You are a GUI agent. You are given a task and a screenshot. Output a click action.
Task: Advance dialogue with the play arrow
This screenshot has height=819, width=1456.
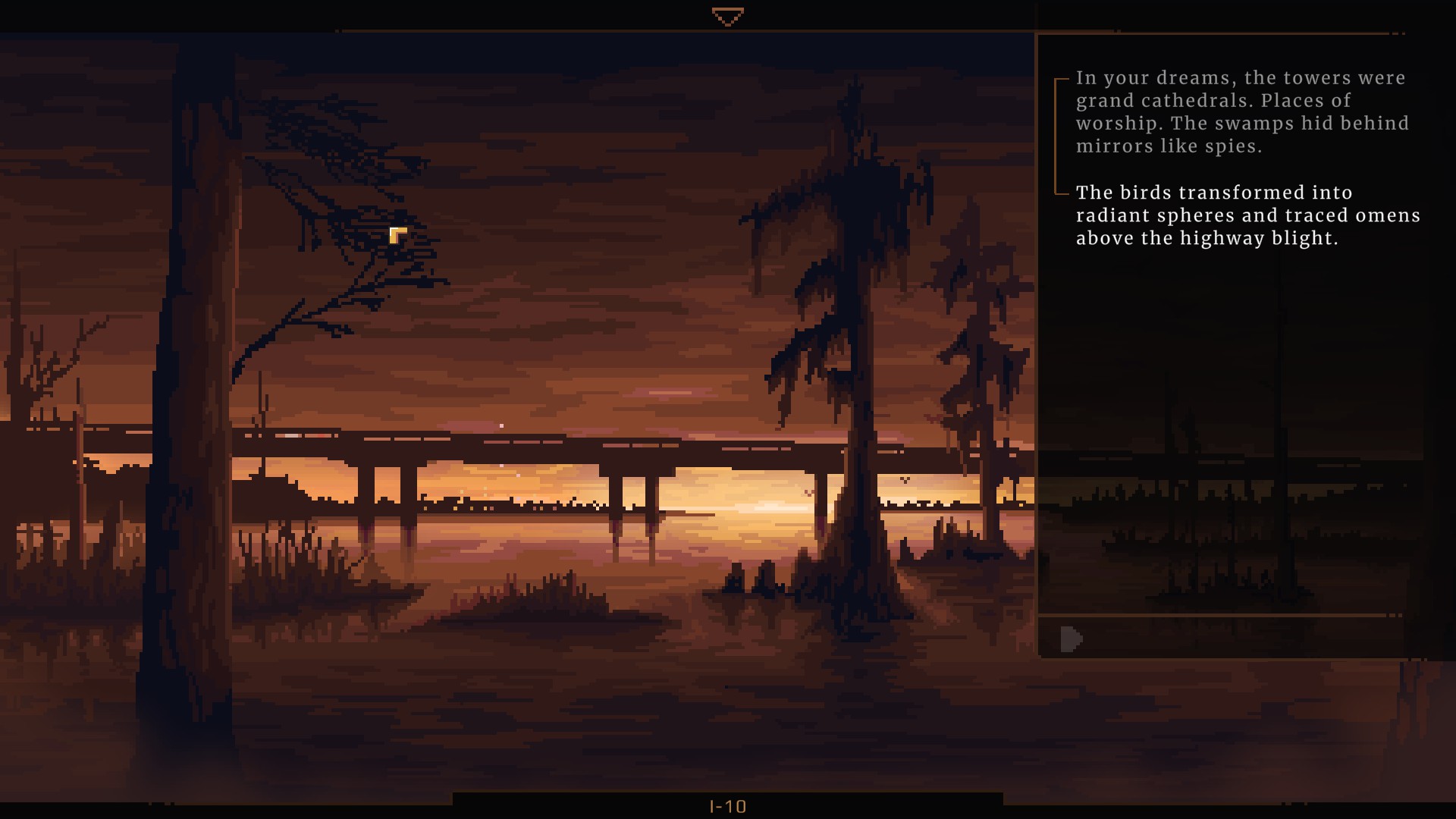[1071, 639]
